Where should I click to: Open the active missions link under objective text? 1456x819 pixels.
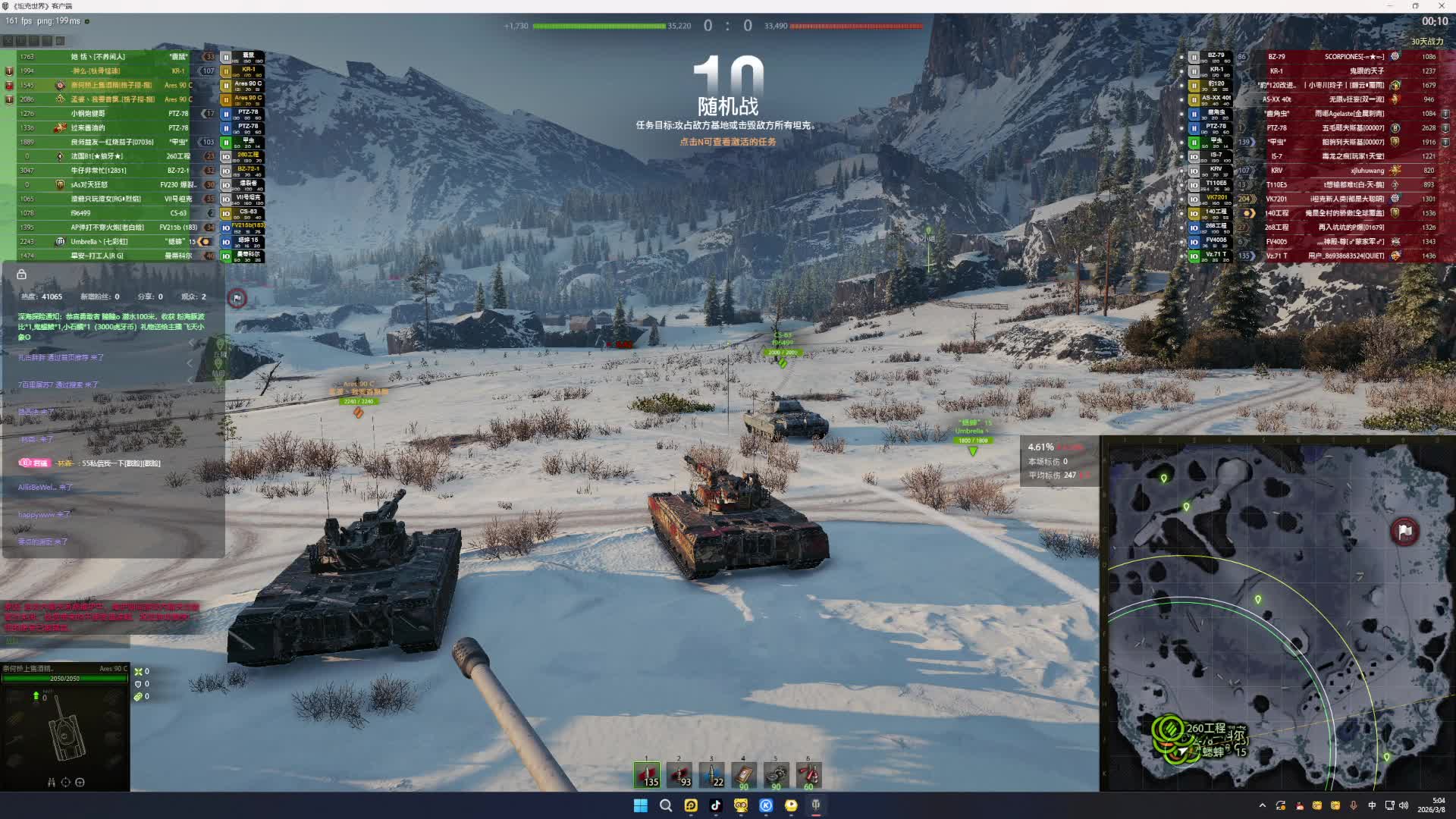727,142
